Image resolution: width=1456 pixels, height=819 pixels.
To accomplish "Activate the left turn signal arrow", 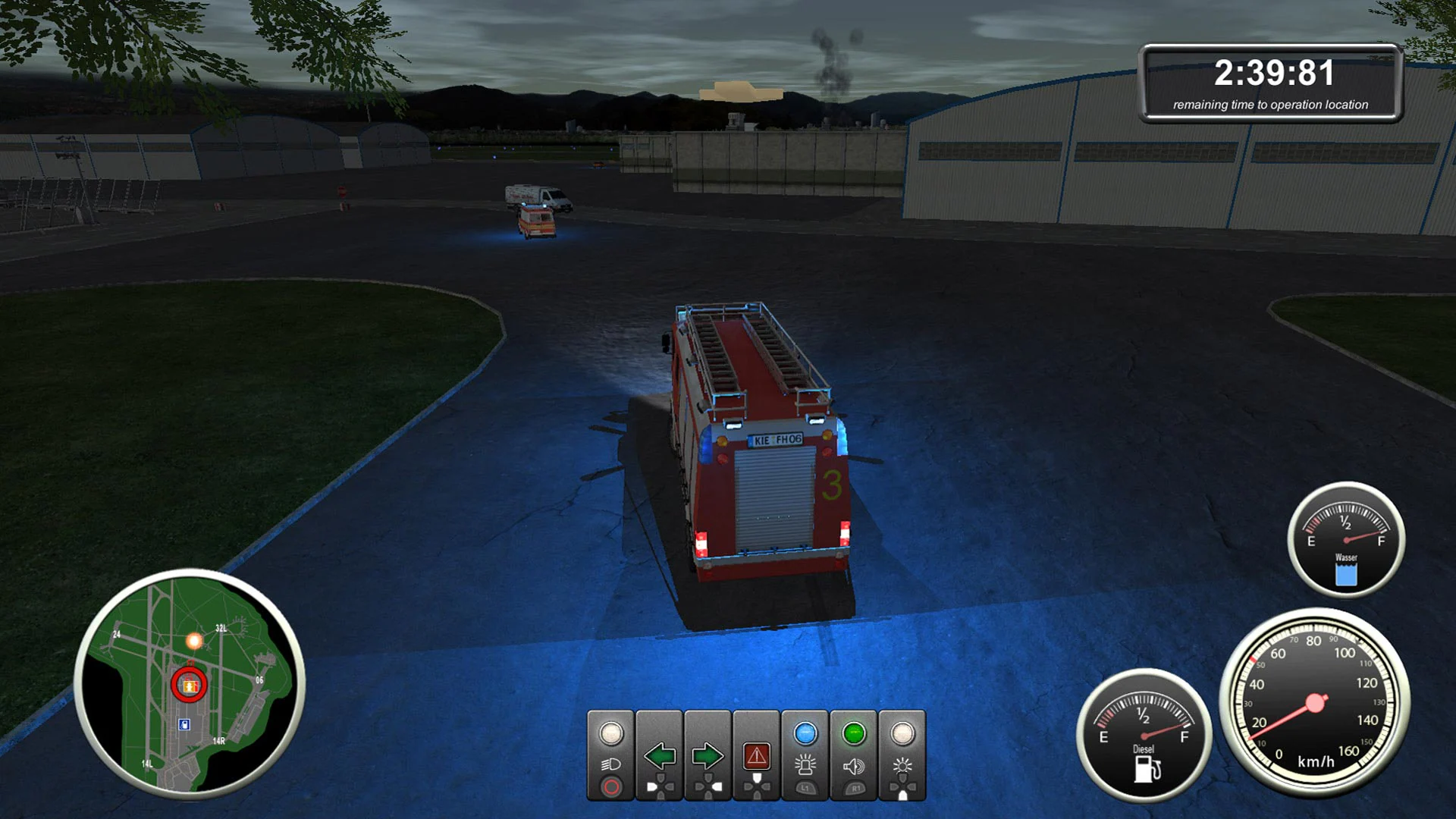I will tap(660, 755).
